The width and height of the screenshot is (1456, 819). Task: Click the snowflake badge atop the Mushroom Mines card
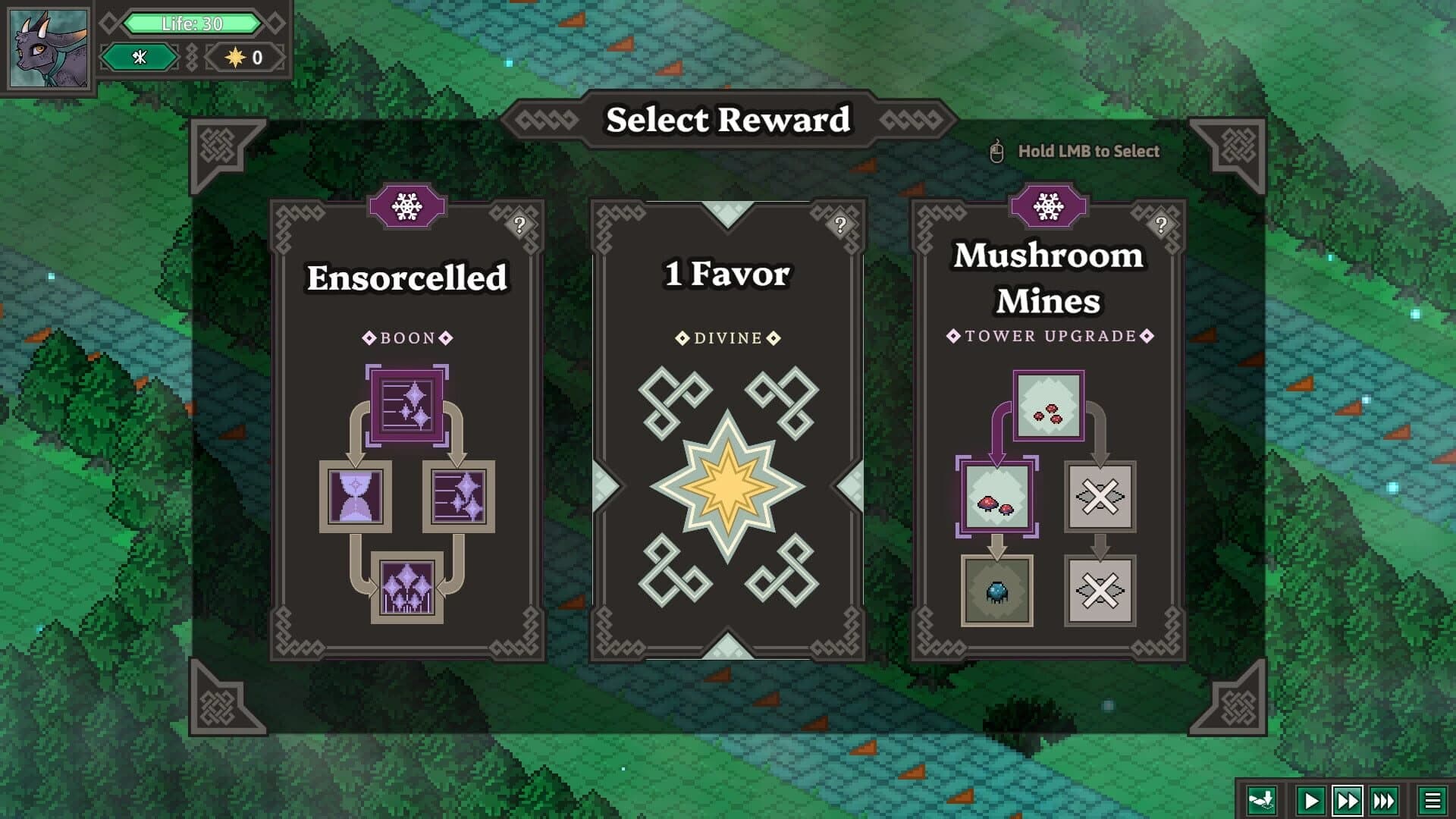1049,206
